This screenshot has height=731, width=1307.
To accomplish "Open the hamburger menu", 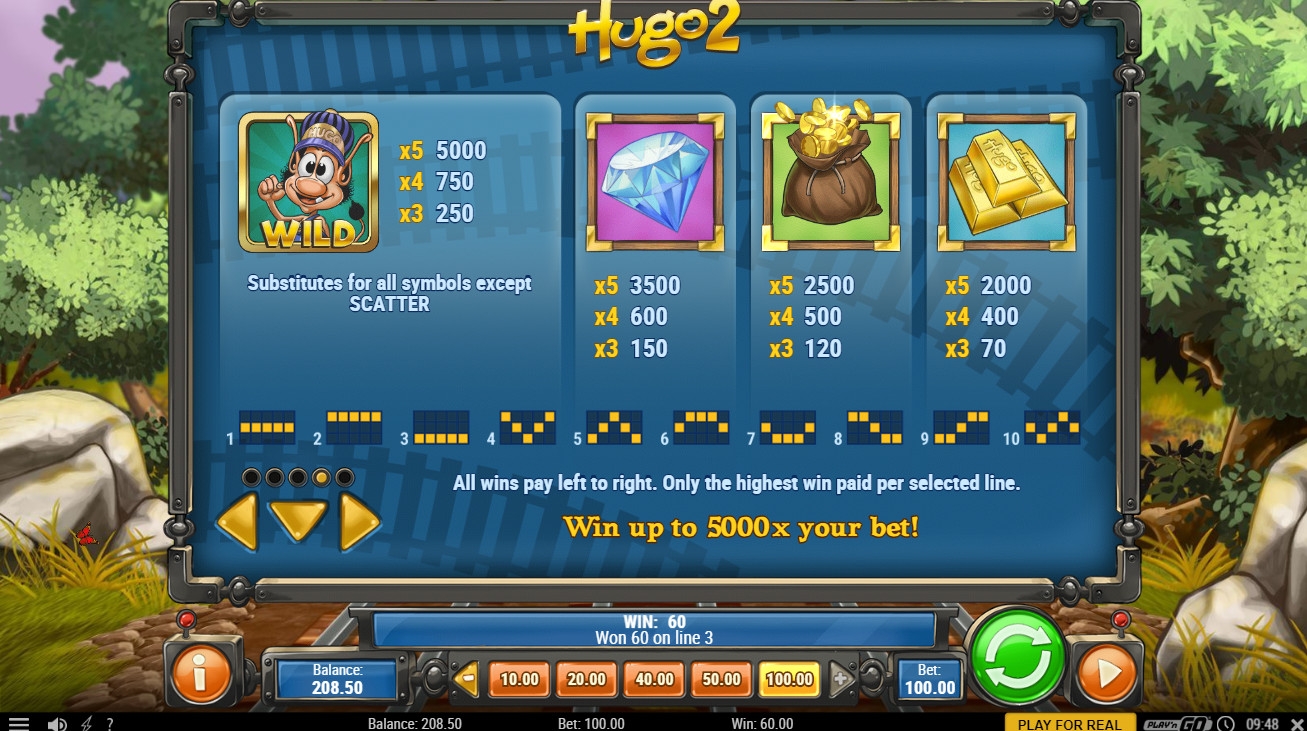I will (x=19, y=723).
